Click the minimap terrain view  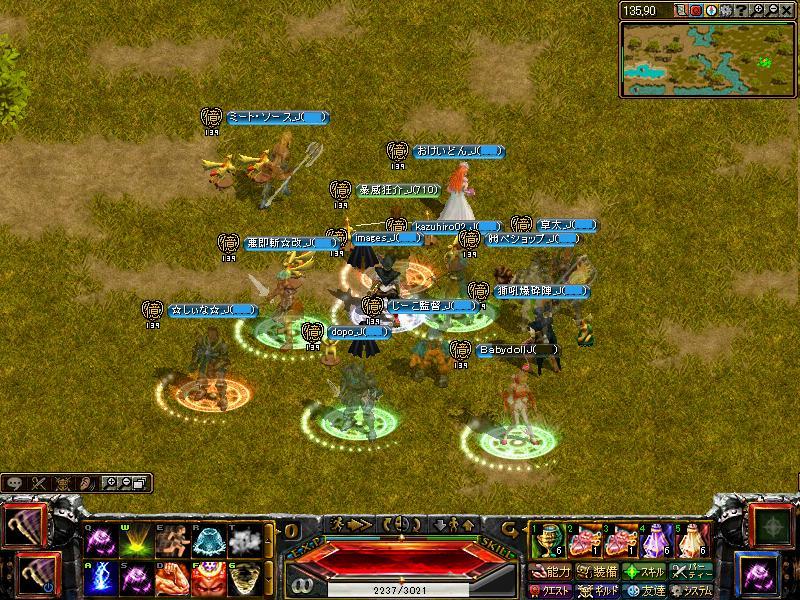707,58
